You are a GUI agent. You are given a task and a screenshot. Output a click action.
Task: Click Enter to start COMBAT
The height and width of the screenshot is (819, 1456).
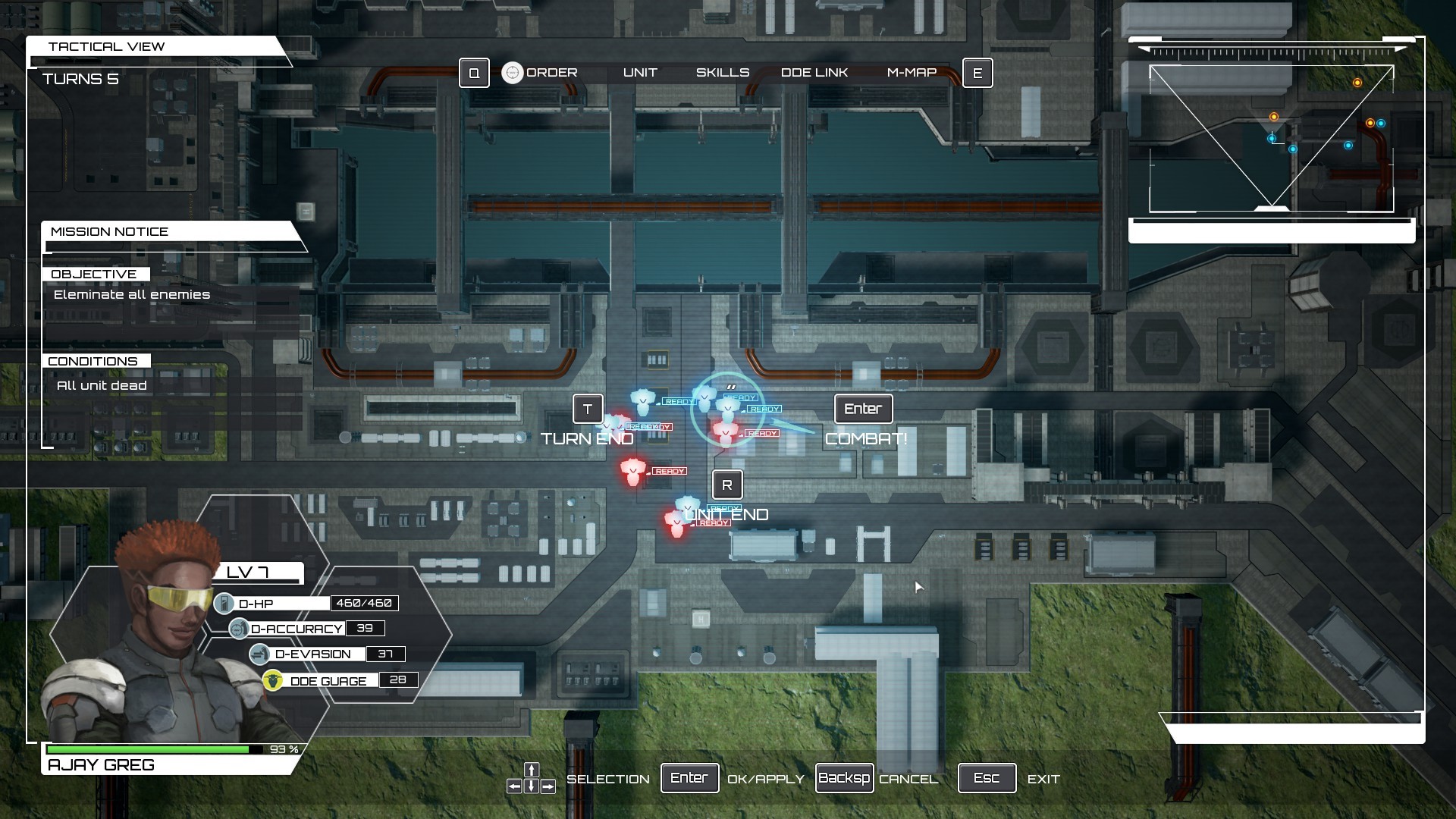tap(863, 409)
